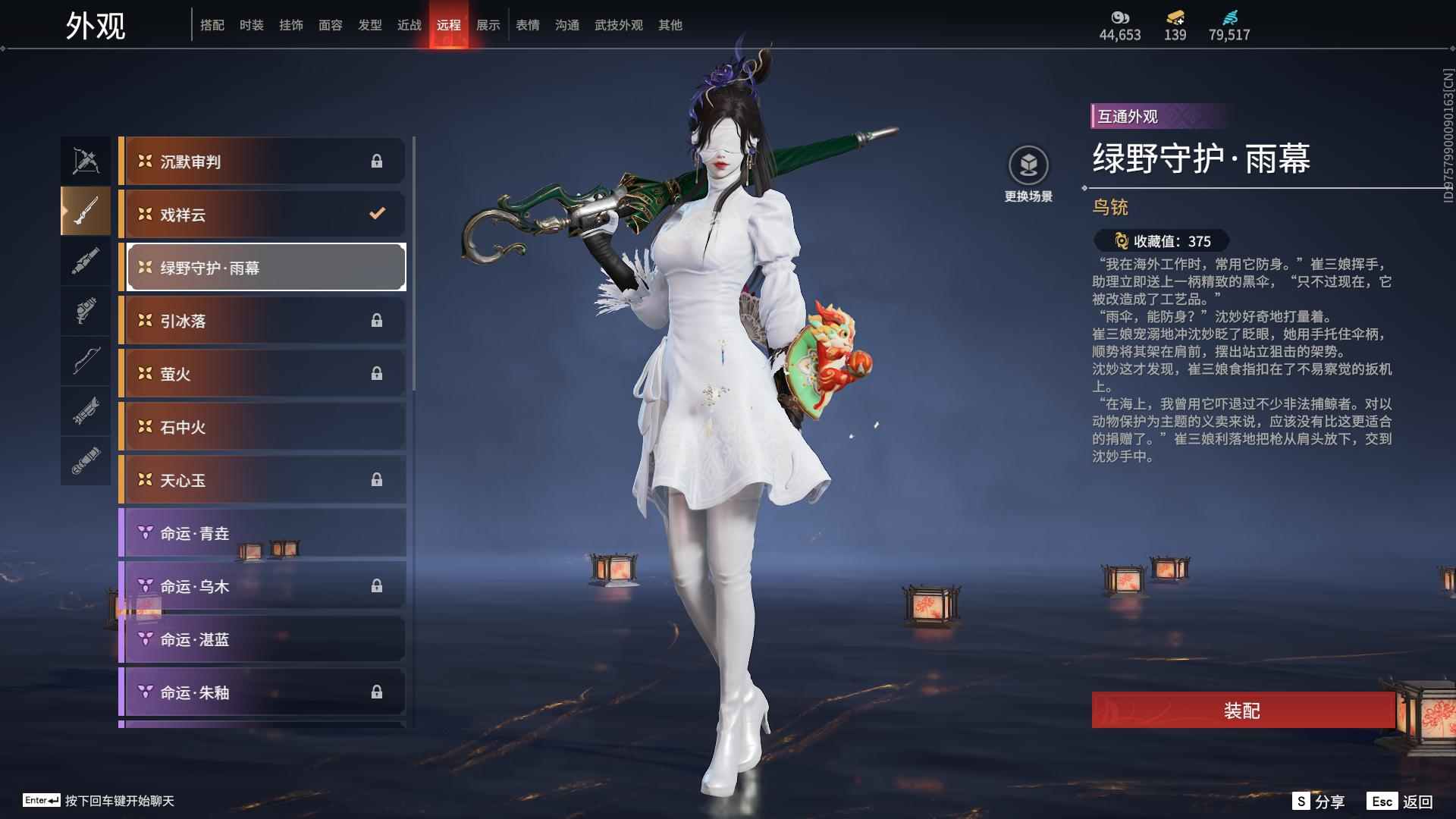Select the pistol weapon category icon
This screenshot has height=819, width=1456.
(86, 309)
